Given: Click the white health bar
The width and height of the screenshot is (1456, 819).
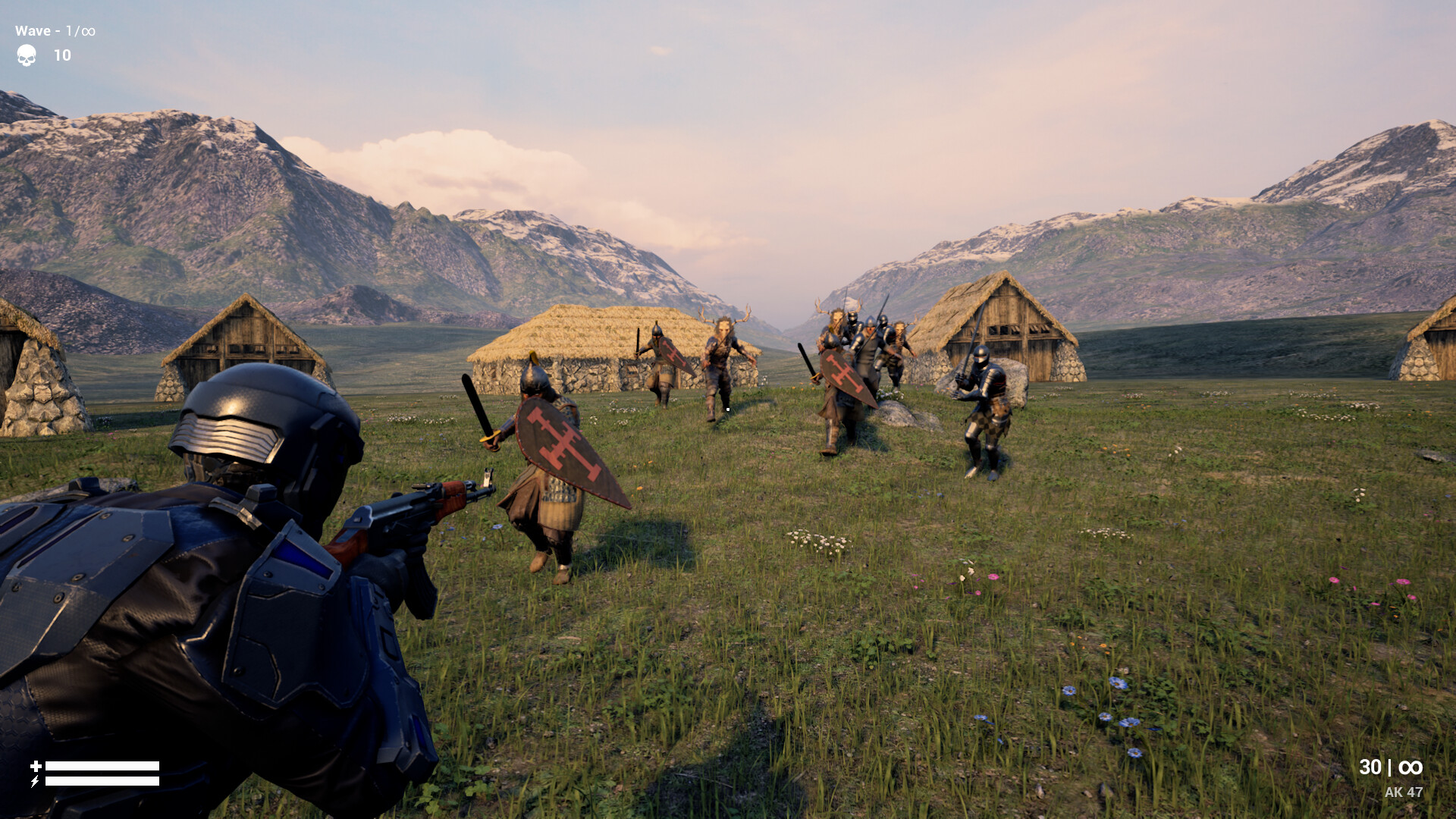Looking at the screenshot, I should click(104, 764).
